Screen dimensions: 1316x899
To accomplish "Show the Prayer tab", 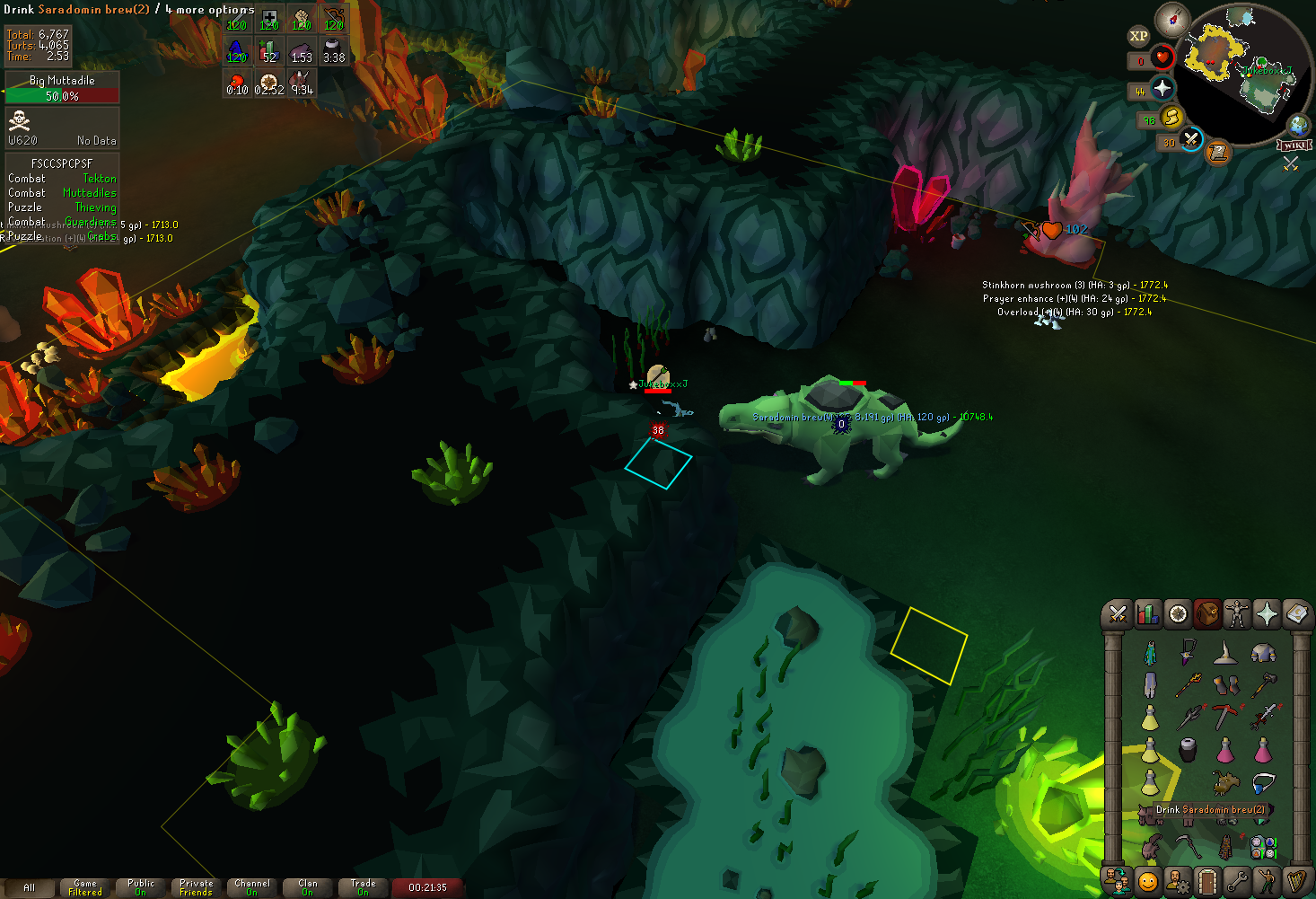I will pos(1267,614).
